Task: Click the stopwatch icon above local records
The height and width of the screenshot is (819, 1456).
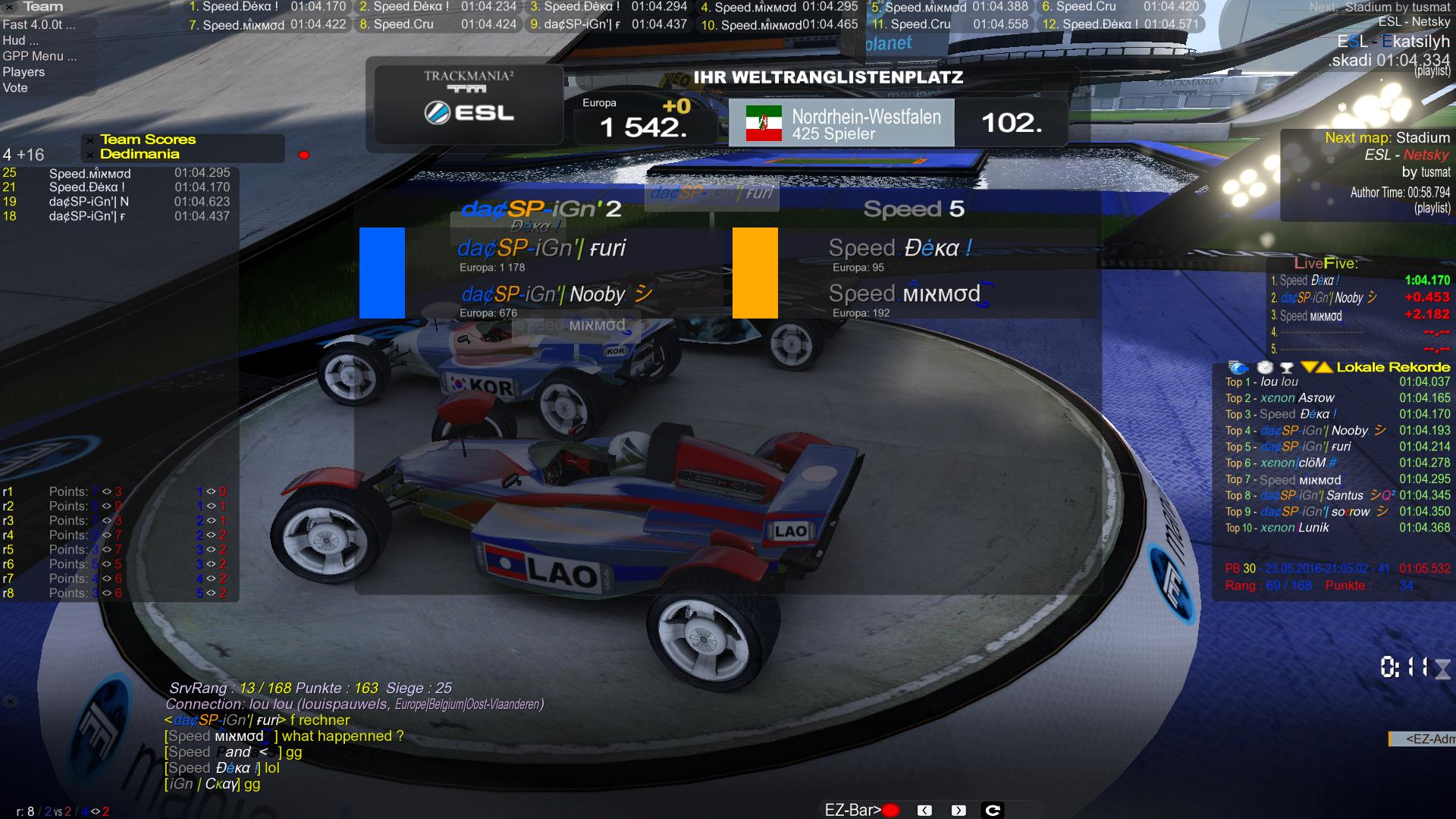Action: tap(1264, 368)
